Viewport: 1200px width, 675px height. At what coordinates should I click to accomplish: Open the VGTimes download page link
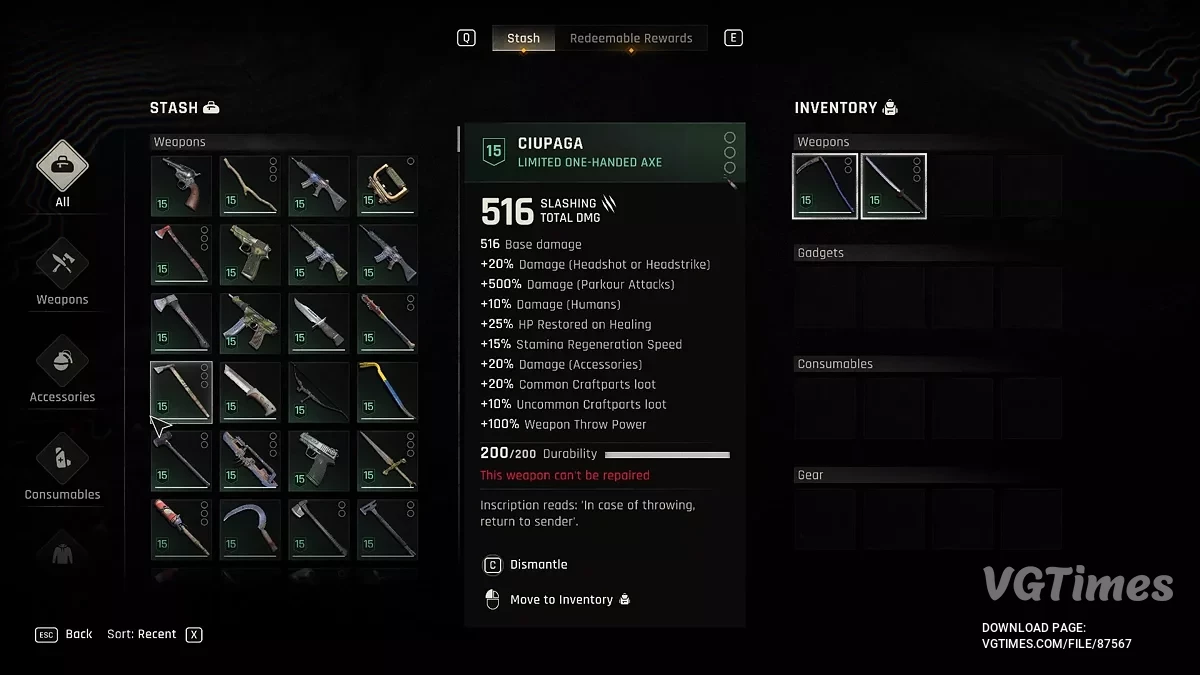pos(1057,644)
